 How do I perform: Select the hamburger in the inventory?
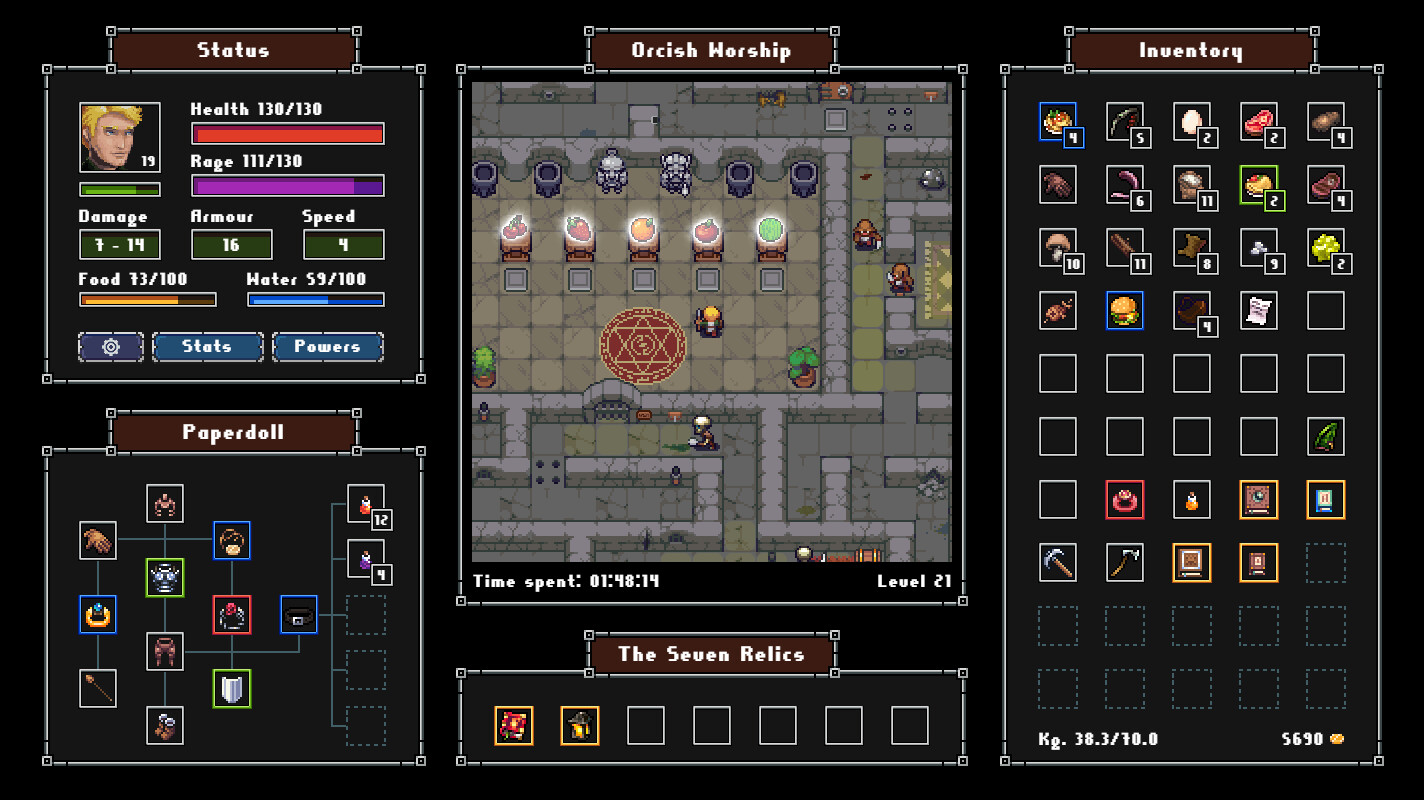[1125, 311]
